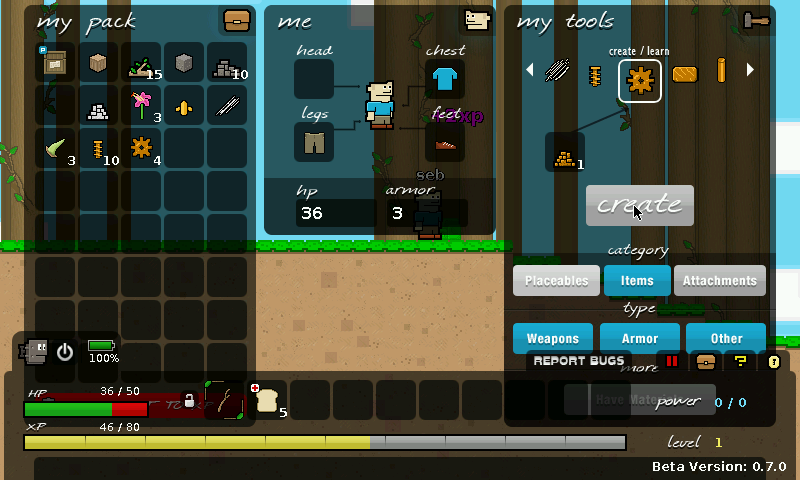Select the highlighted gear recipe
This screenshot has width=800, height=480.
coord(640,81)
